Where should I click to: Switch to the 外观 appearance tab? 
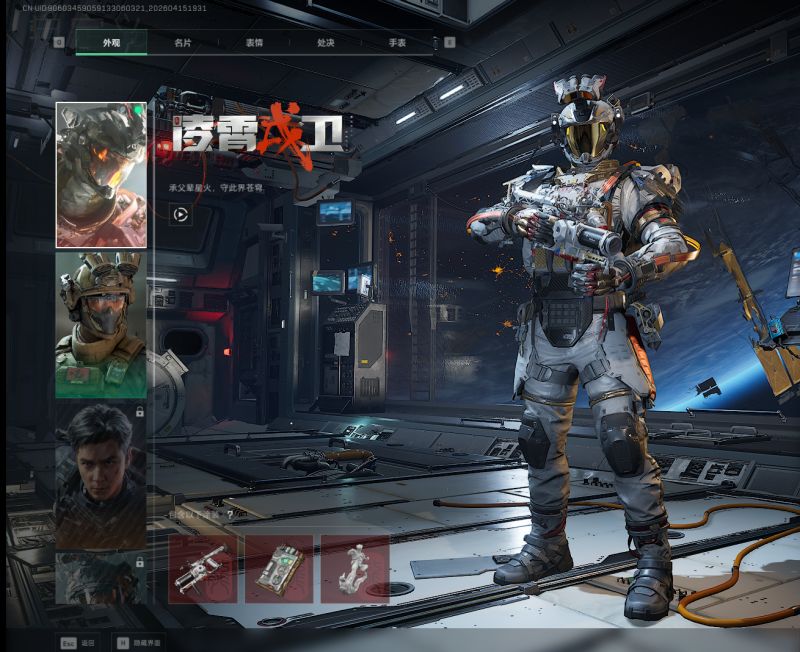coord(111,43)
